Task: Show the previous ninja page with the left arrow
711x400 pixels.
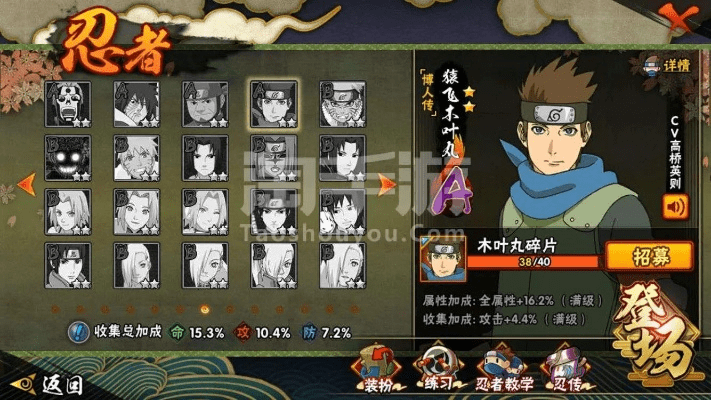Action: tap(28, 182)
